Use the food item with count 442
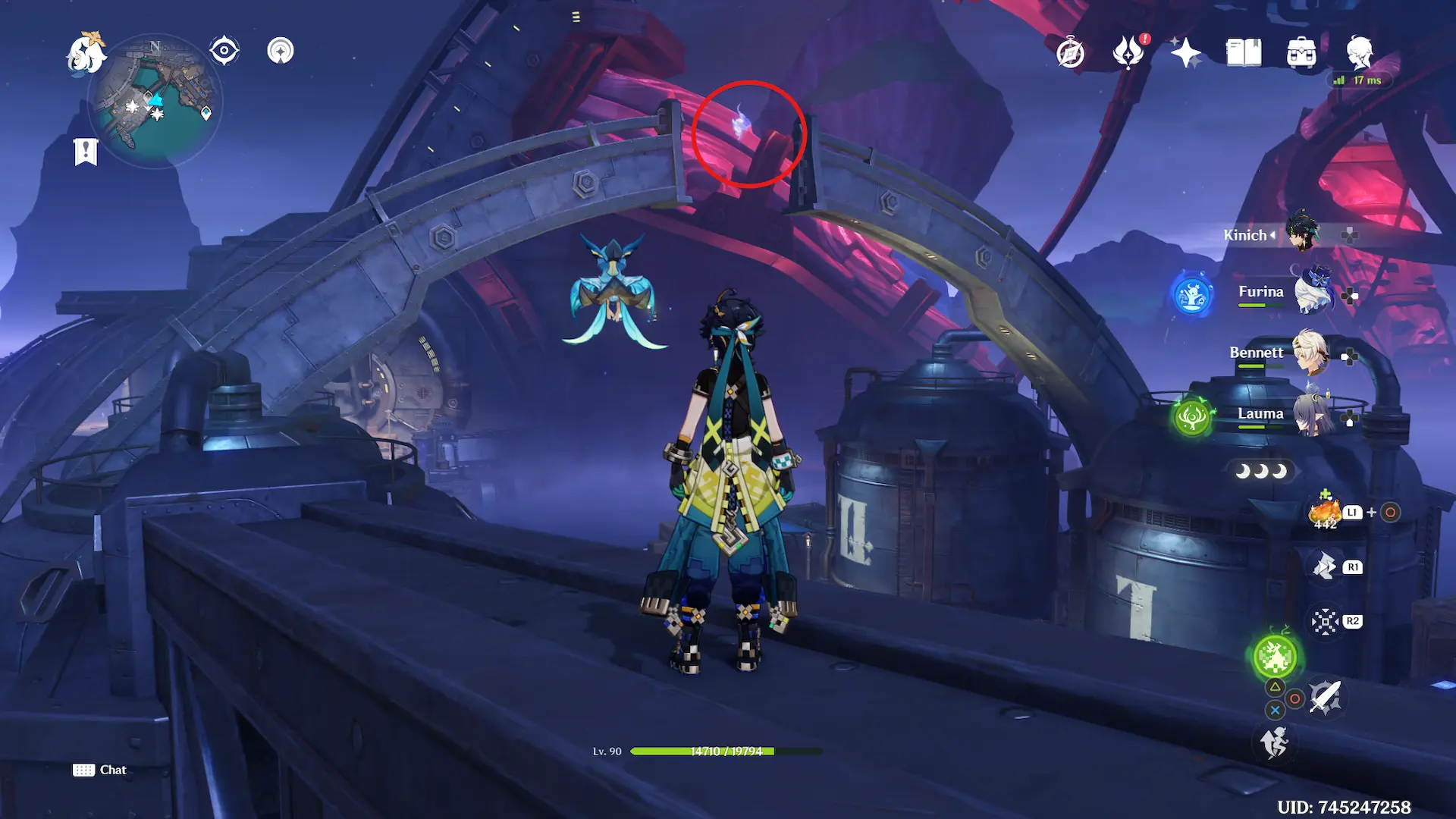Viewport: 1456px width, 819px height. [1325, 513]
